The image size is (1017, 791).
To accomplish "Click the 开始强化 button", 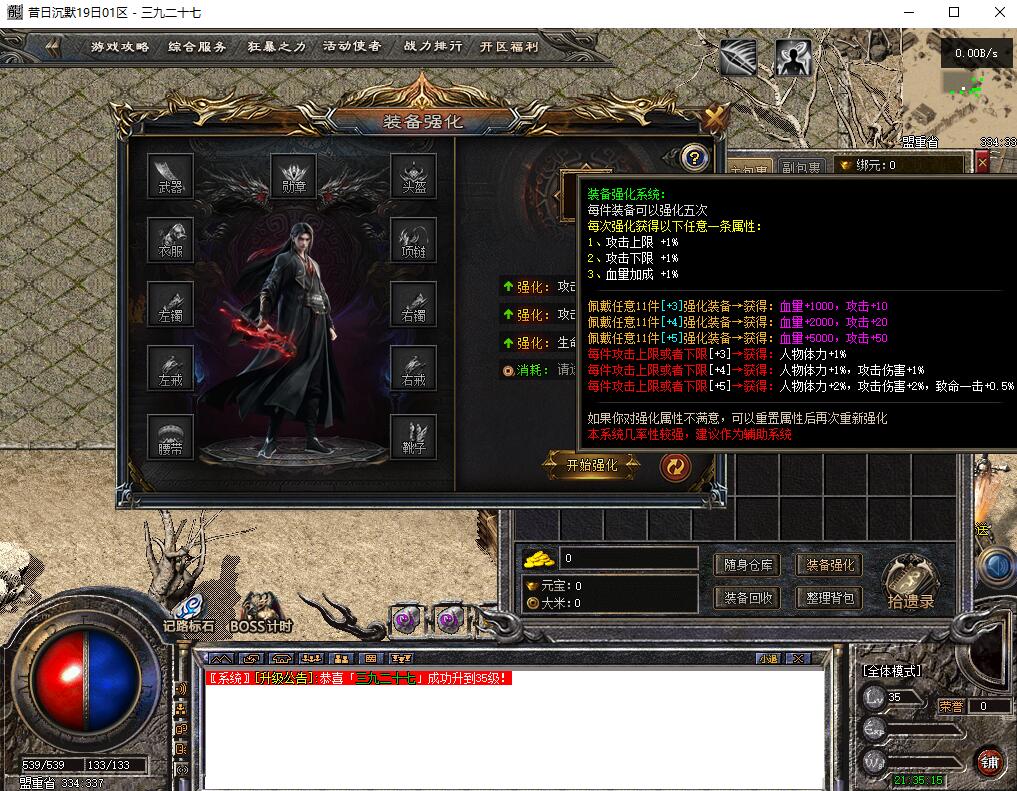I will pos(592,465).
